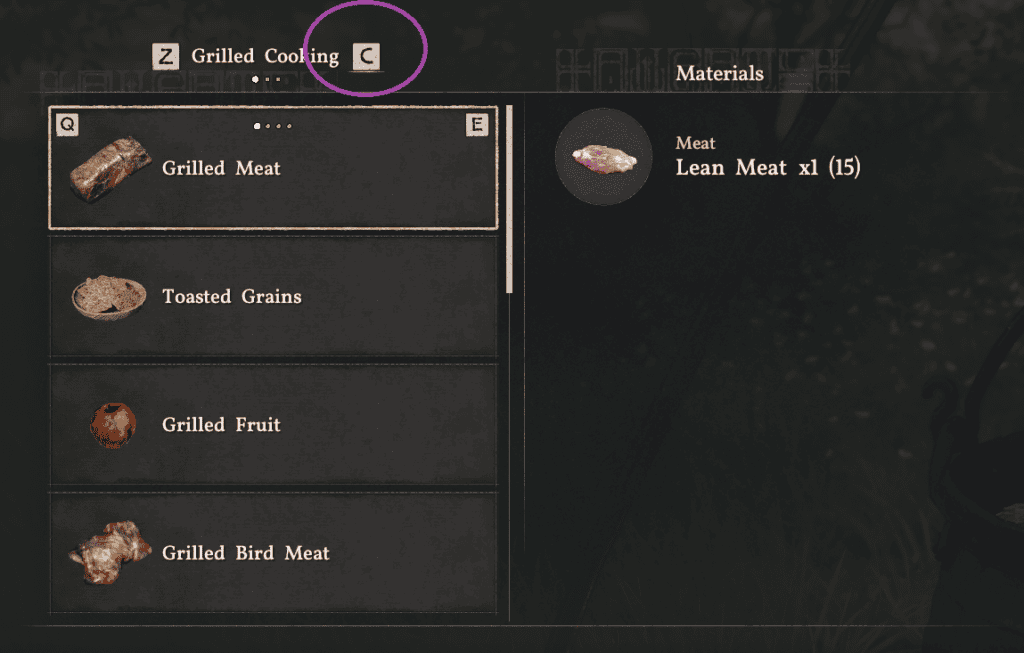Select the Grilled Meat recipe
Image resolution: width=1024 pixels, height=653 pixels.
click(272, 168)
